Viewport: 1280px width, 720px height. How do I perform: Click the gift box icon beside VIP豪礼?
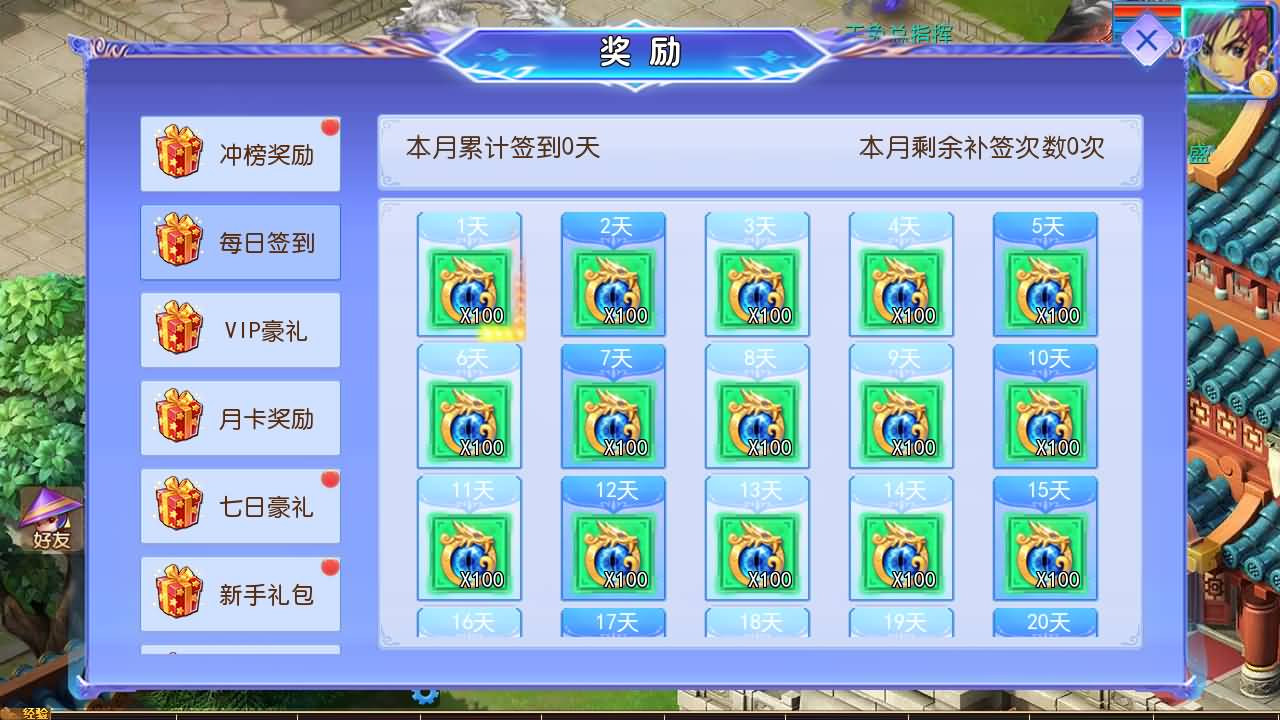176,328
